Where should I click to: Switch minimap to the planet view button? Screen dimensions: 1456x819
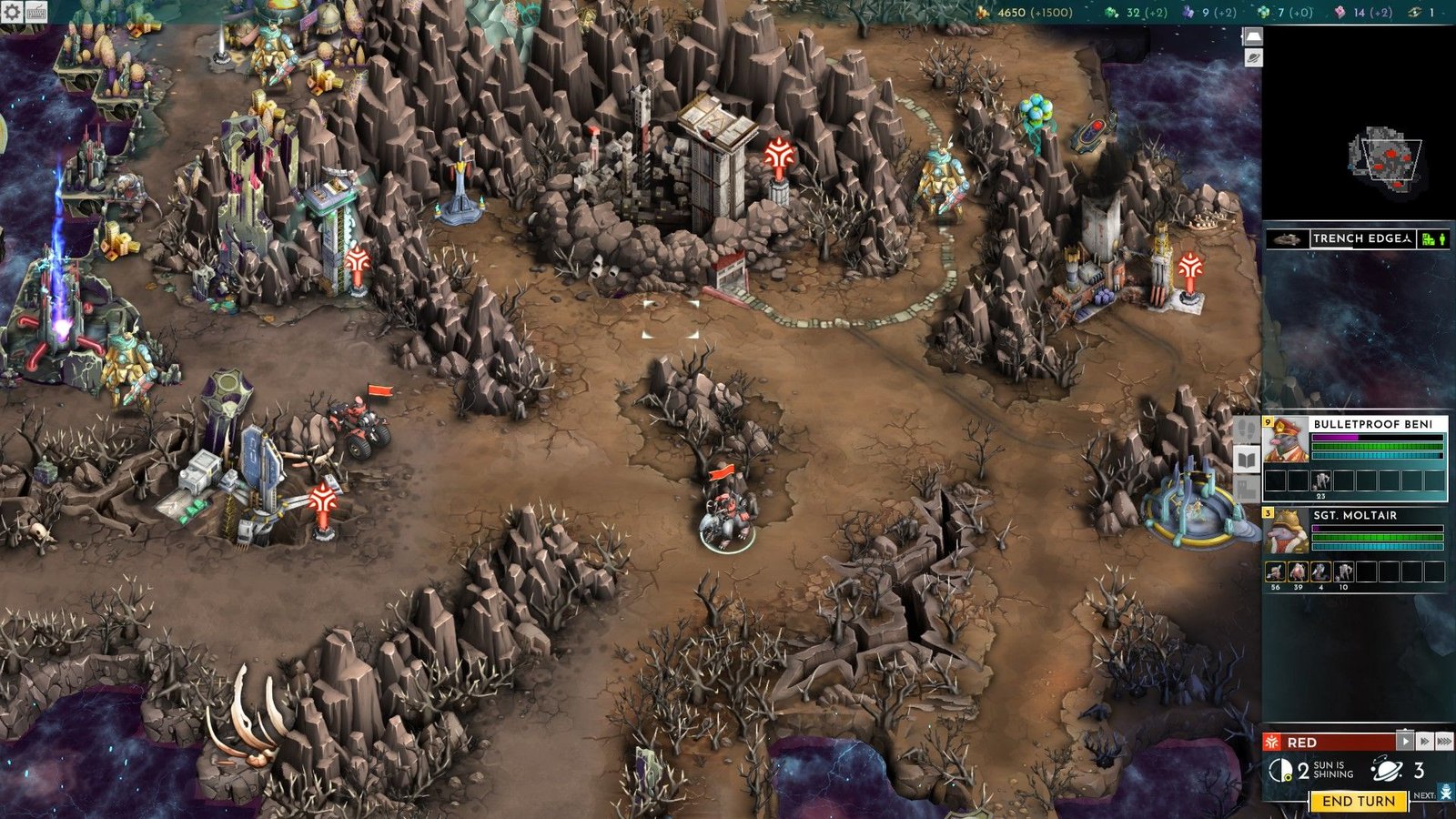[1253, 58]
